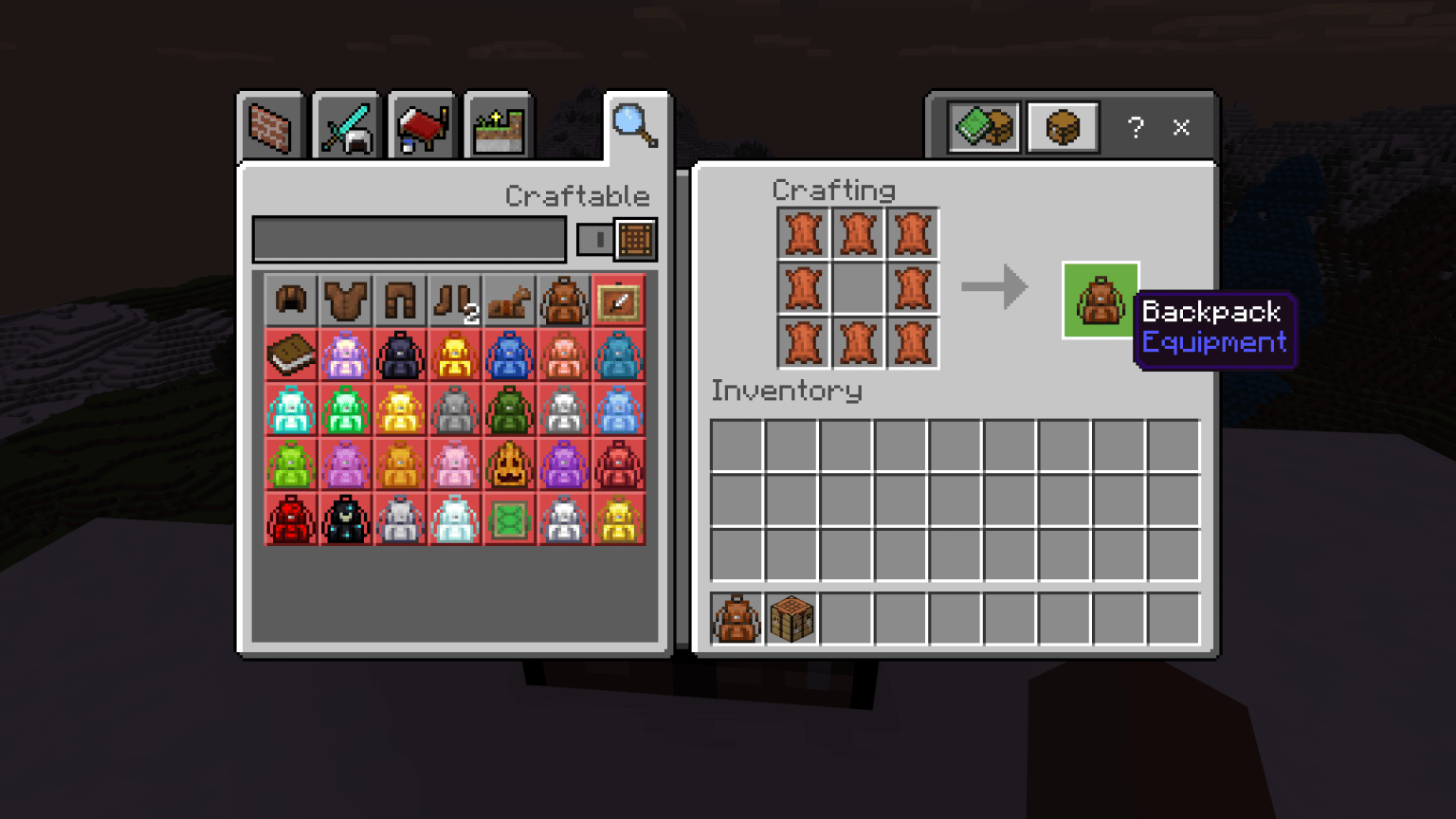Select the leather tunic recipe

(345, 300)
